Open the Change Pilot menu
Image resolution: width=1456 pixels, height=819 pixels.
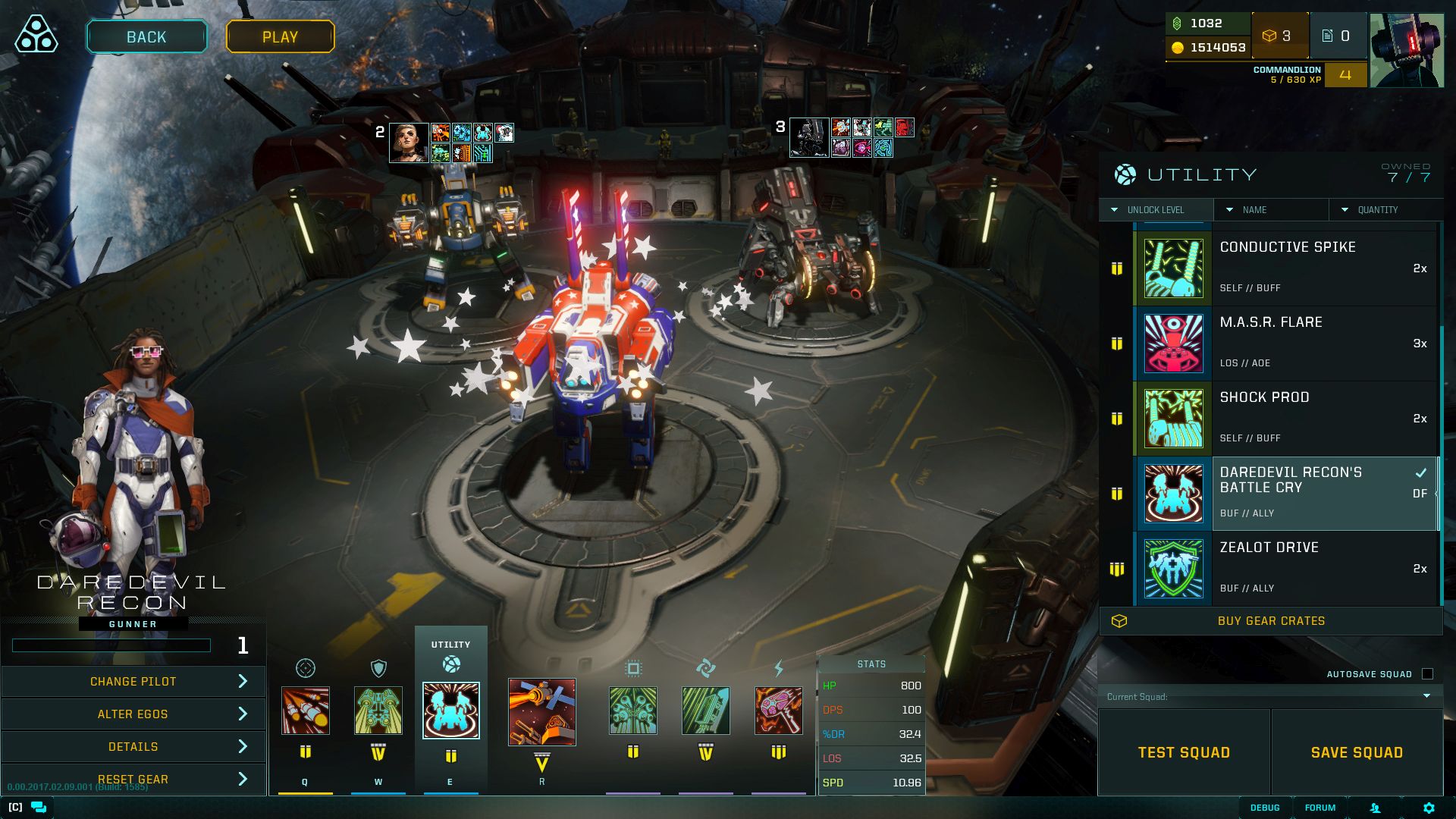pos(133,682)
